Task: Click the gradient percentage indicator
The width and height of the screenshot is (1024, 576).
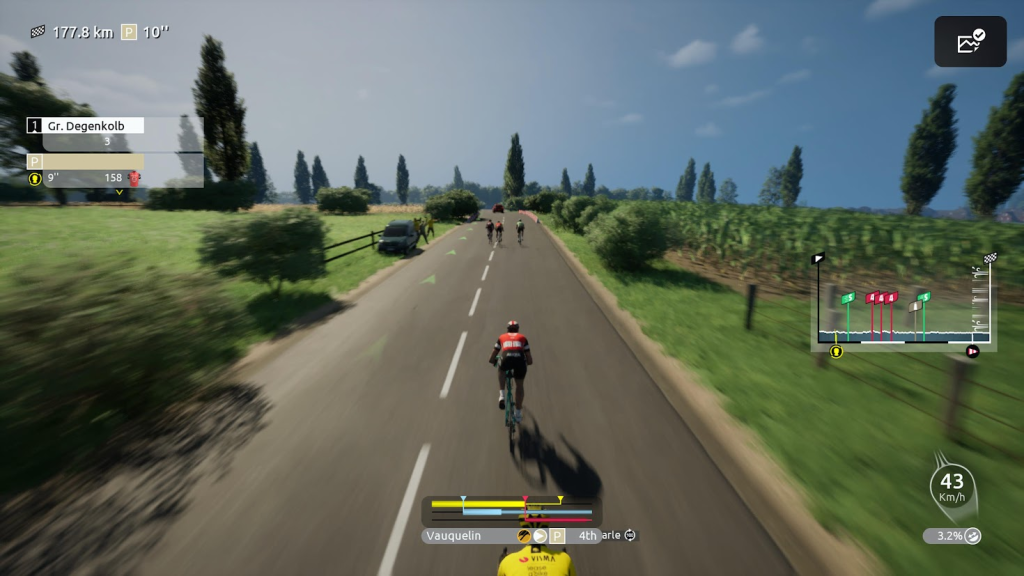Action: [x=951, y=536]
